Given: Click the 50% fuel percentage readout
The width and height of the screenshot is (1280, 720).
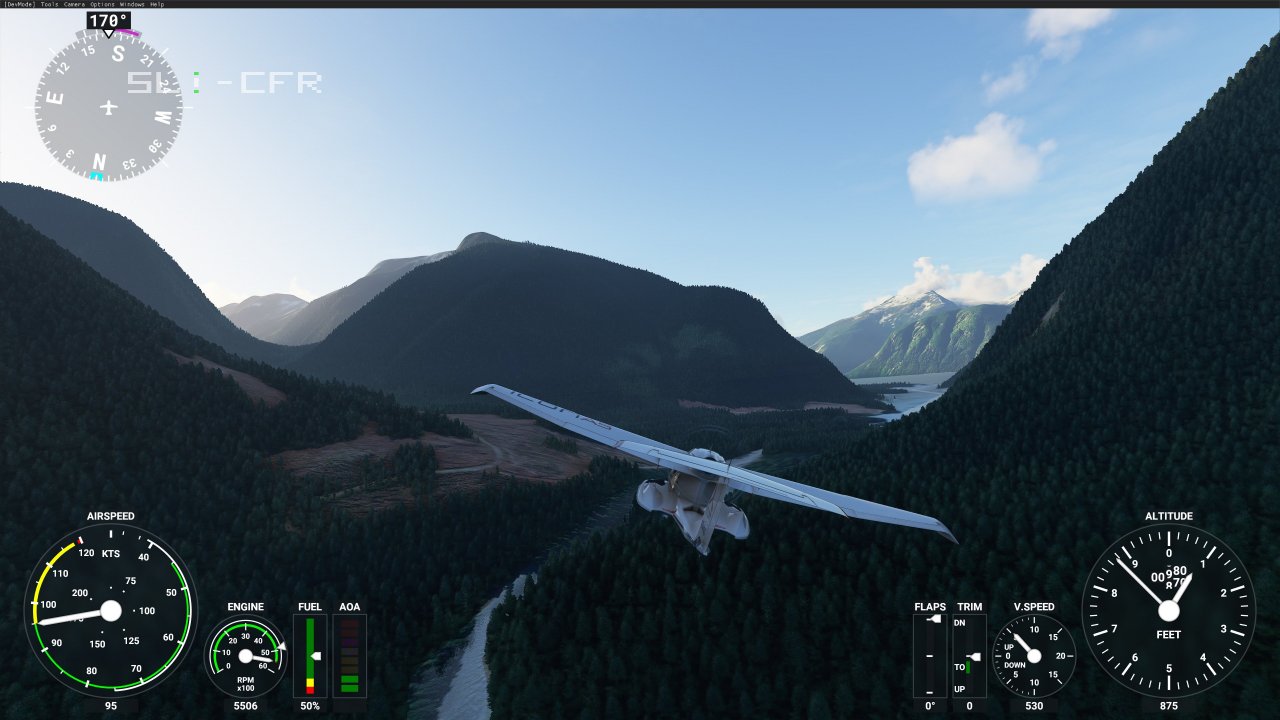Looking at the screenshot, I should coord(309,706).
